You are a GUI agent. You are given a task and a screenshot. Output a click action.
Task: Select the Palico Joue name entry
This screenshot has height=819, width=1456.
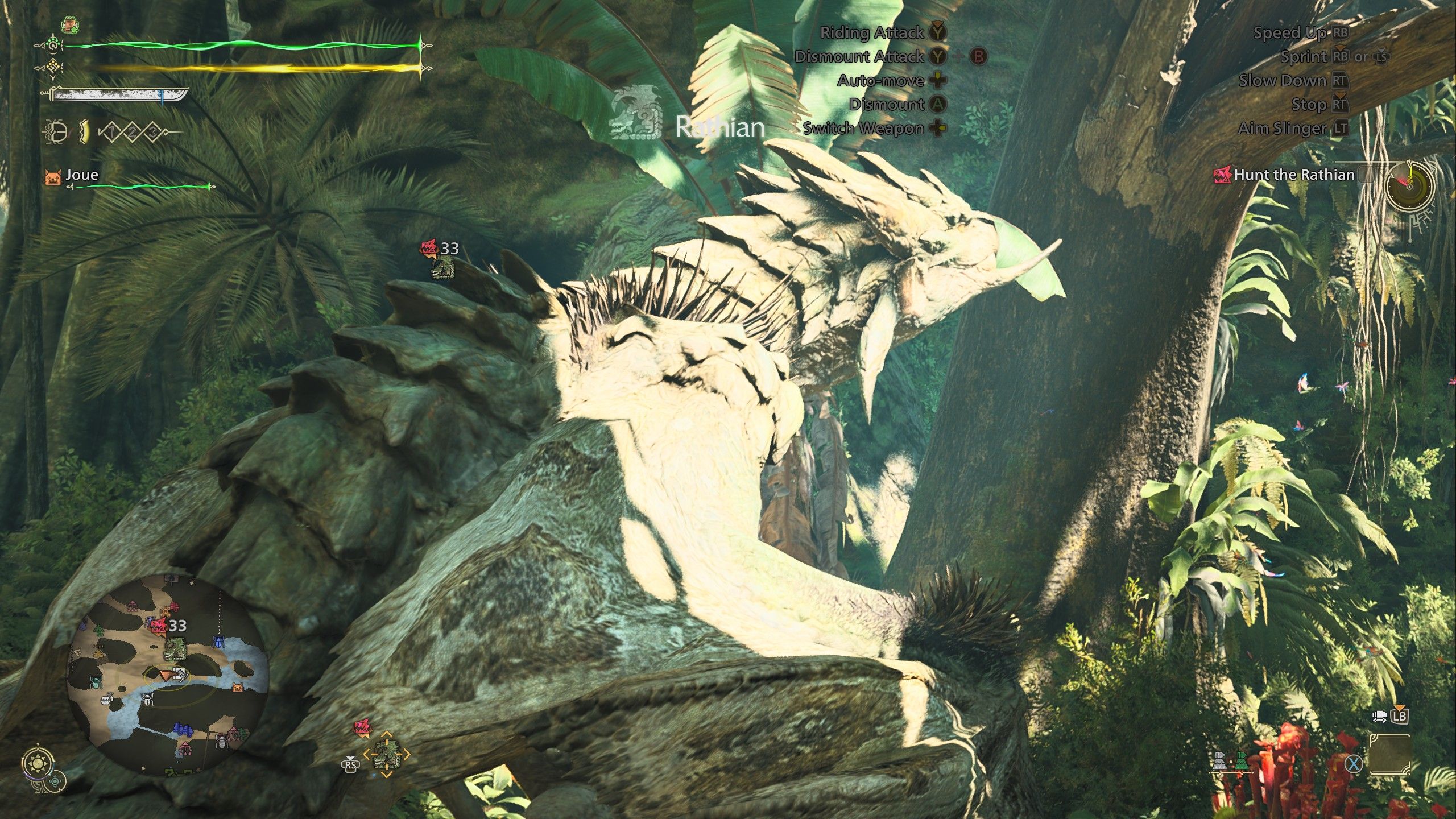[81, 175]
